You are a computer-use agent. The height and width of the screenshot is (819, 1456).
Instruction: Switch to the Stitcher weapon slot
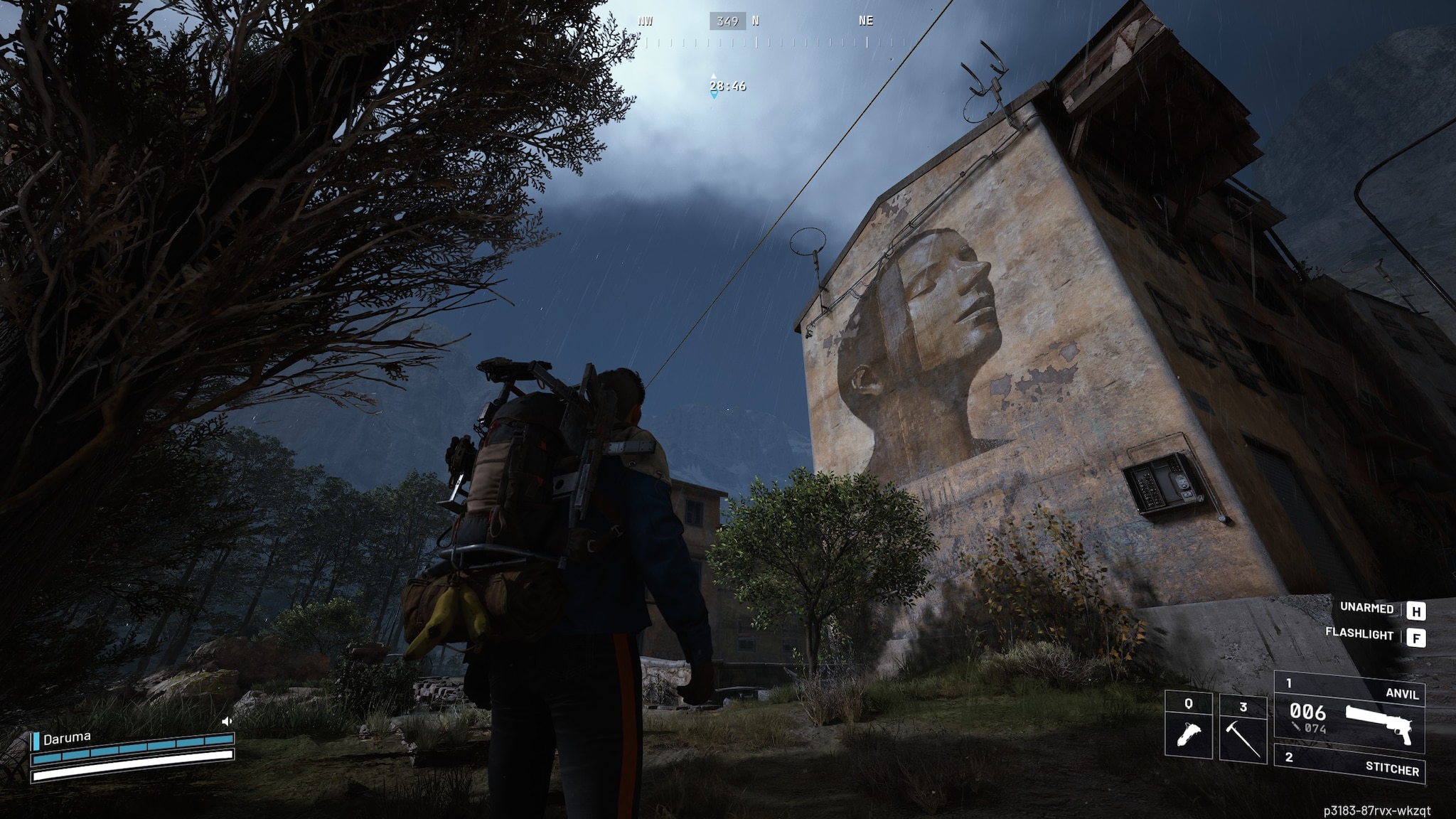coord(1349,765)
